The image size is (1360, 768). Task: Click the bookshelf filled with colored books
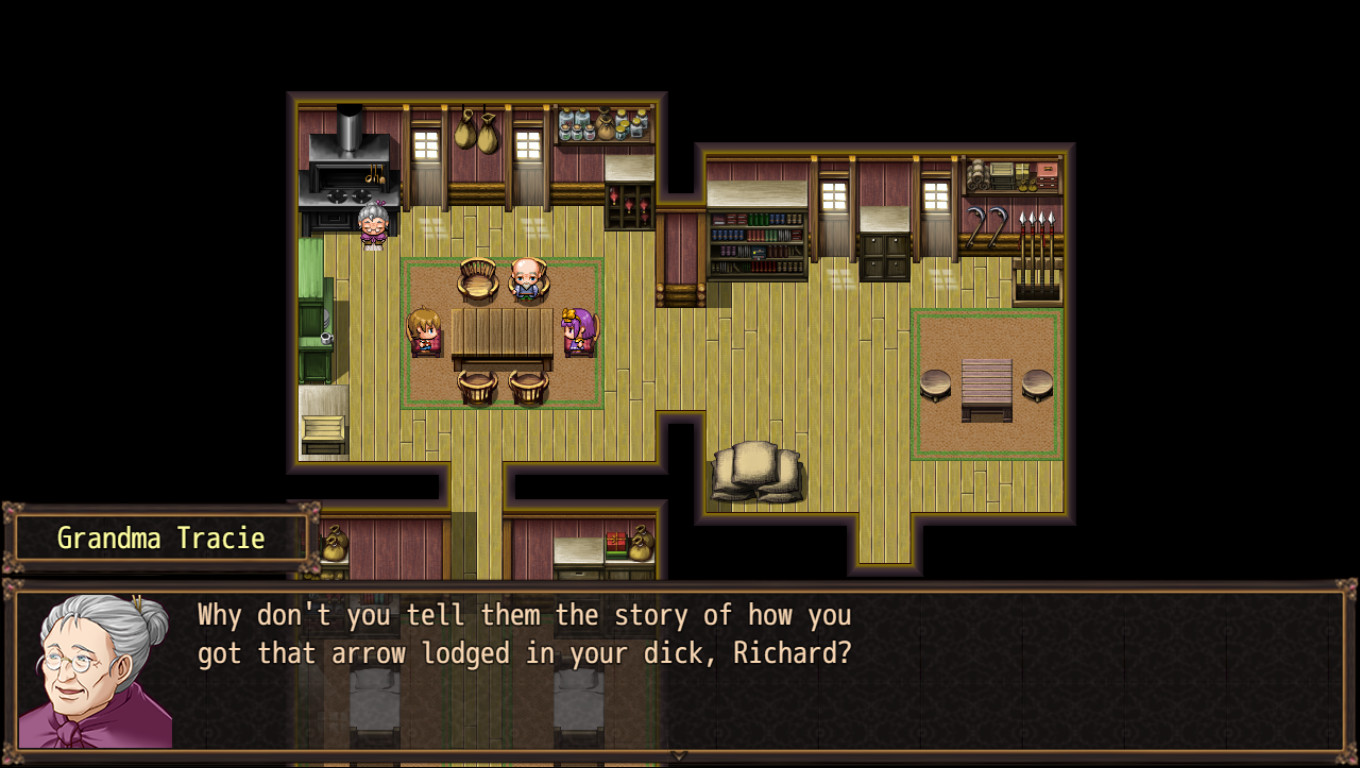[x=755, y=245]
